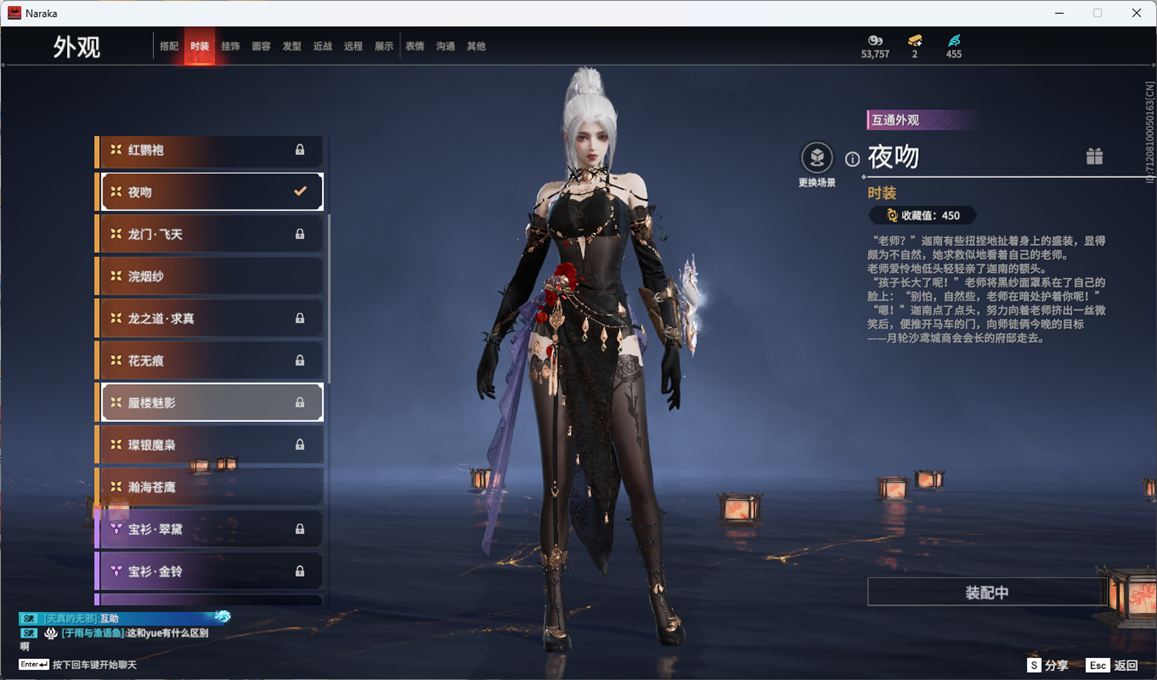Select the 瀚海苍鹰 outfit
This screenshot has height=680, width=1157.
210,486
